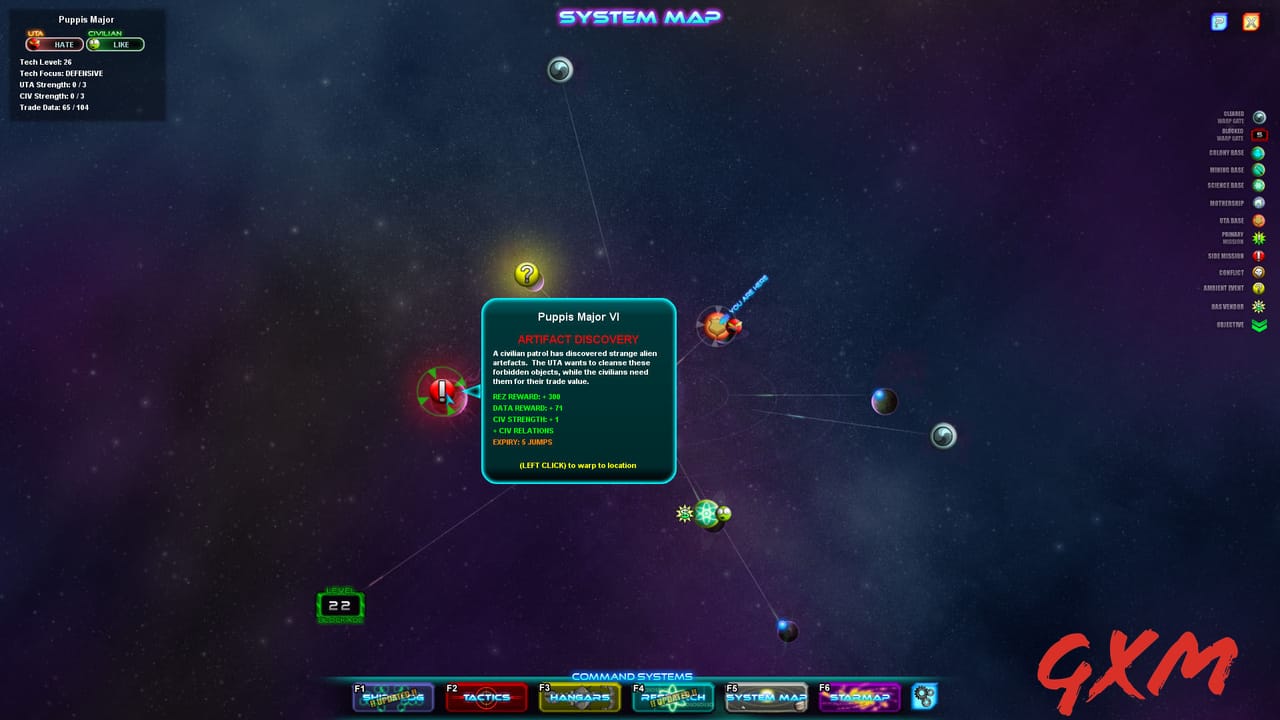This screenshot has height=720, width=1280.
Task: Select the Primary Mission starburst icon
Action: click(1260, 238)
